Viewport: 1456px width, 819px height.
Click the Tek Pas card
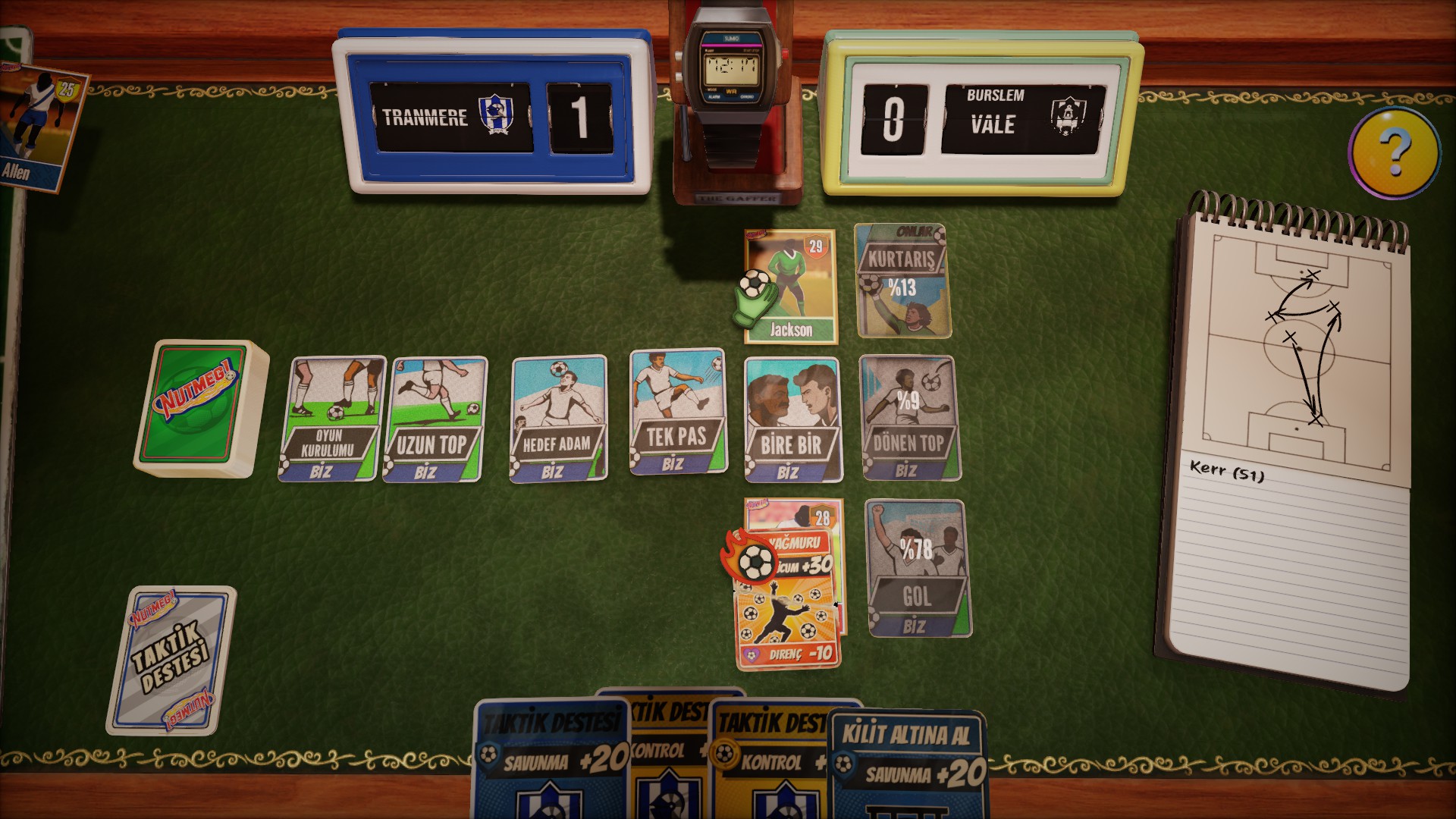(x=677, y=412)
